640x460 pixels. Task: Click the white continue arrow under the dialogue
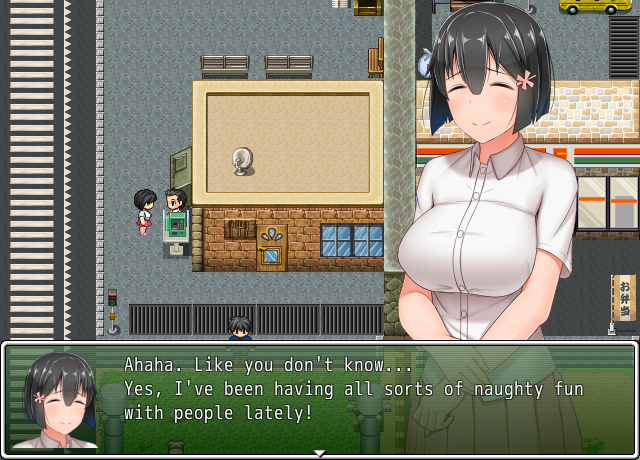(x=320, y=453)
